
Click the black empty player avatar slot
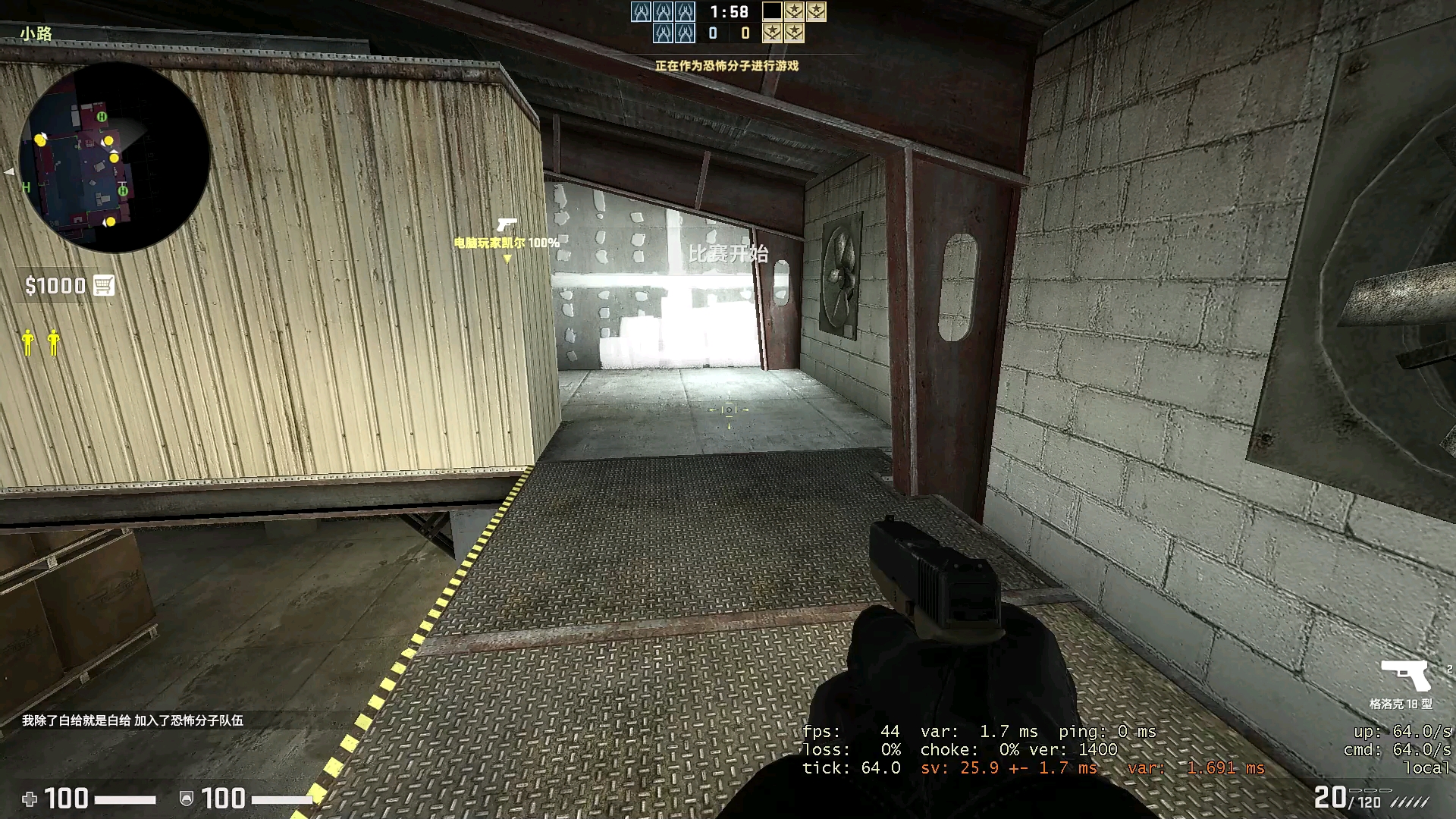click(x=770, y=12)
